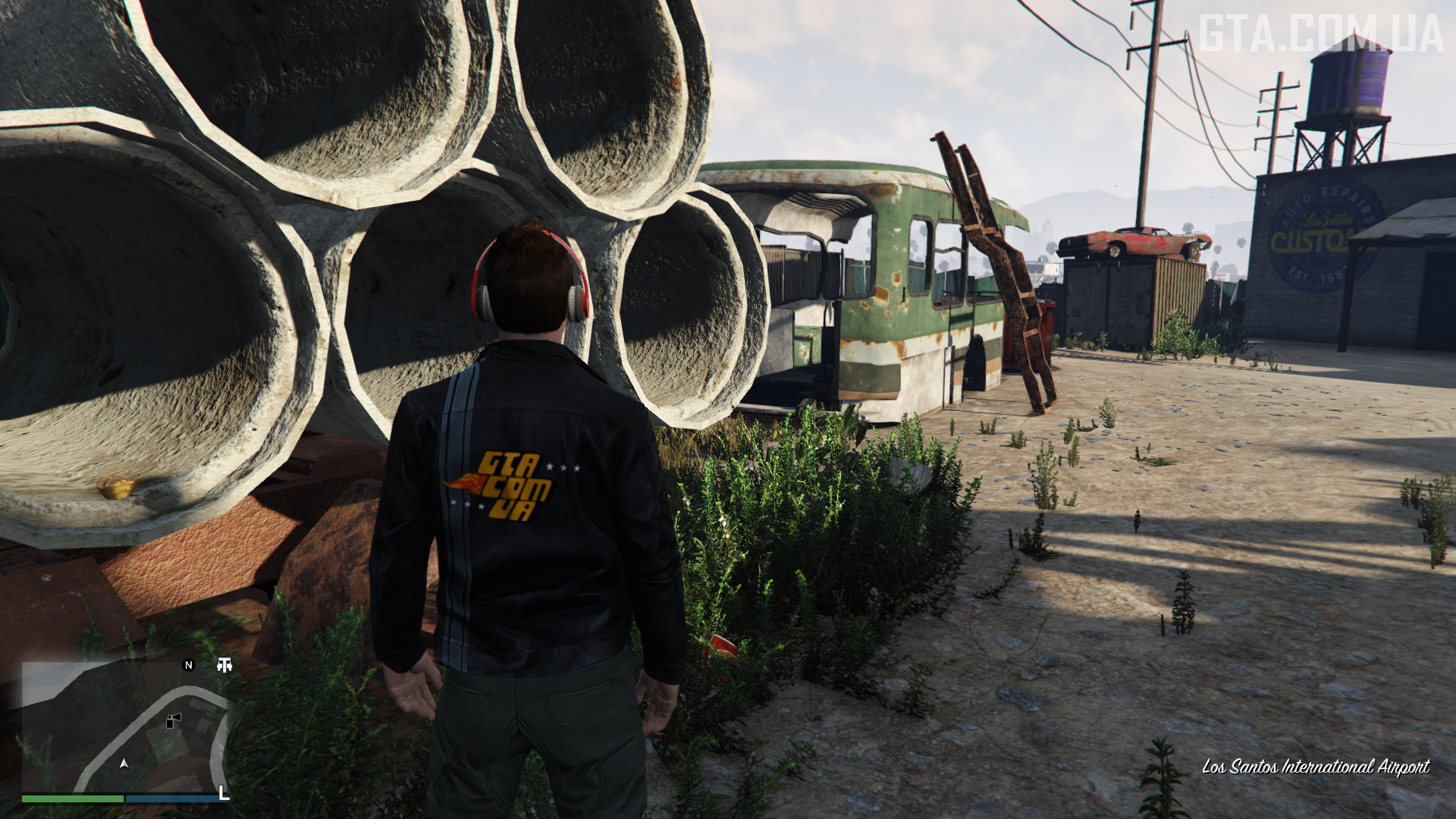Select the L blip at minimap corner
This screenshot has height=819, width=1456.
click(x=223, y=792)
